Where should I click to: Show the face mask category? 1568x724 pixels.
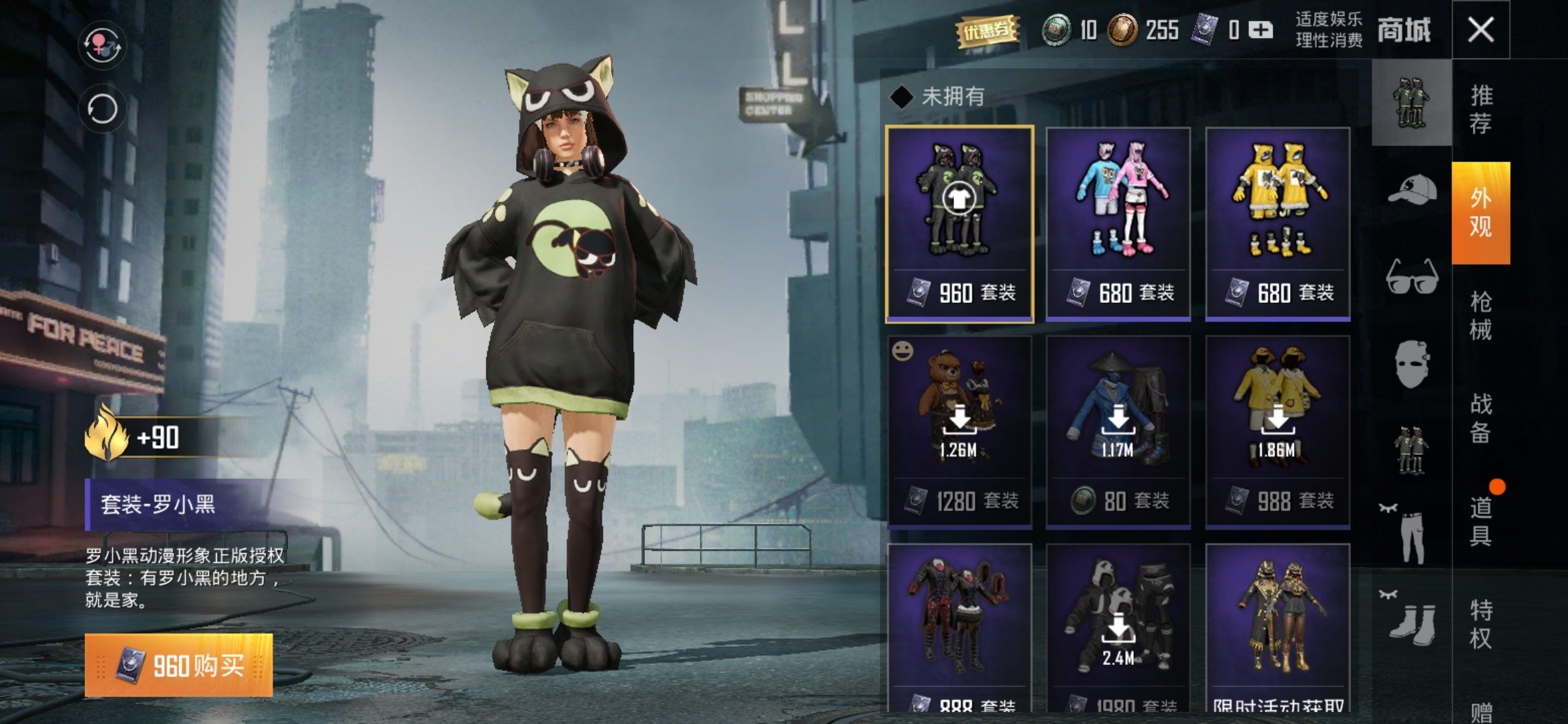[x=1412, y=363]
